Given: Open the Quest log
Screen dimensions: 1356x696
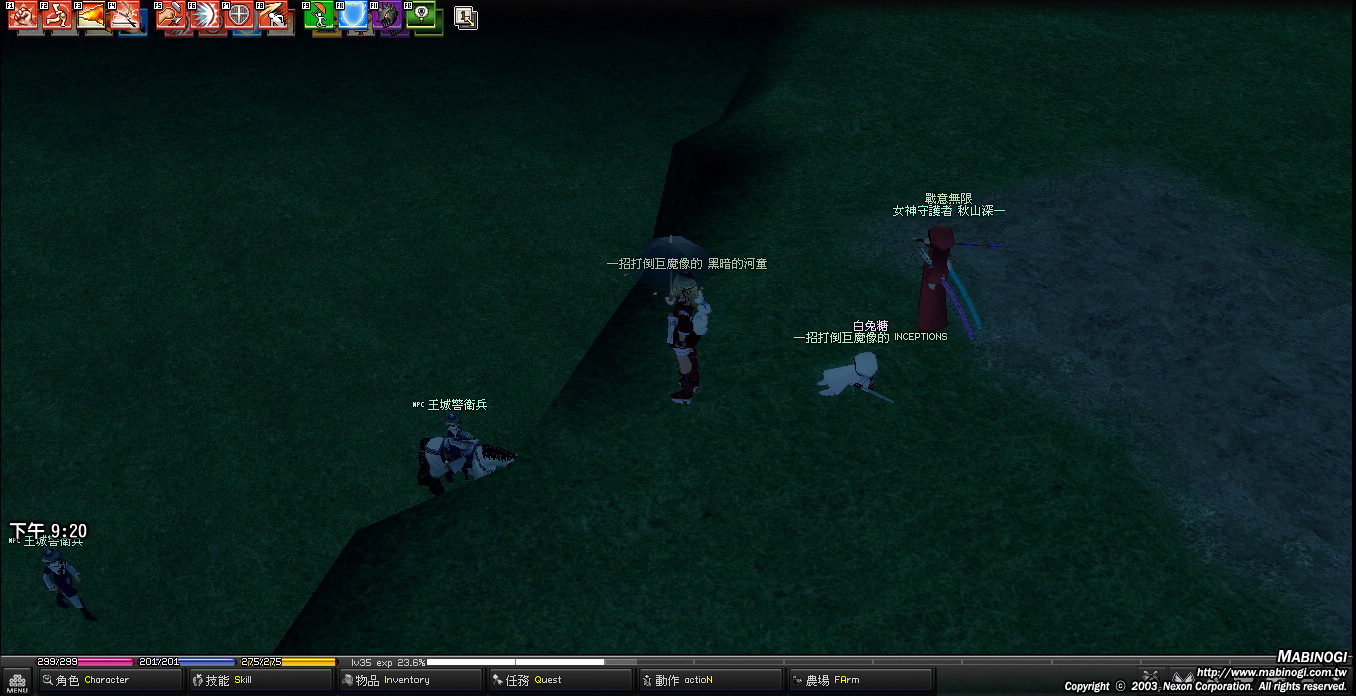Looking at the screenshot, I should (x=559, y=680).
